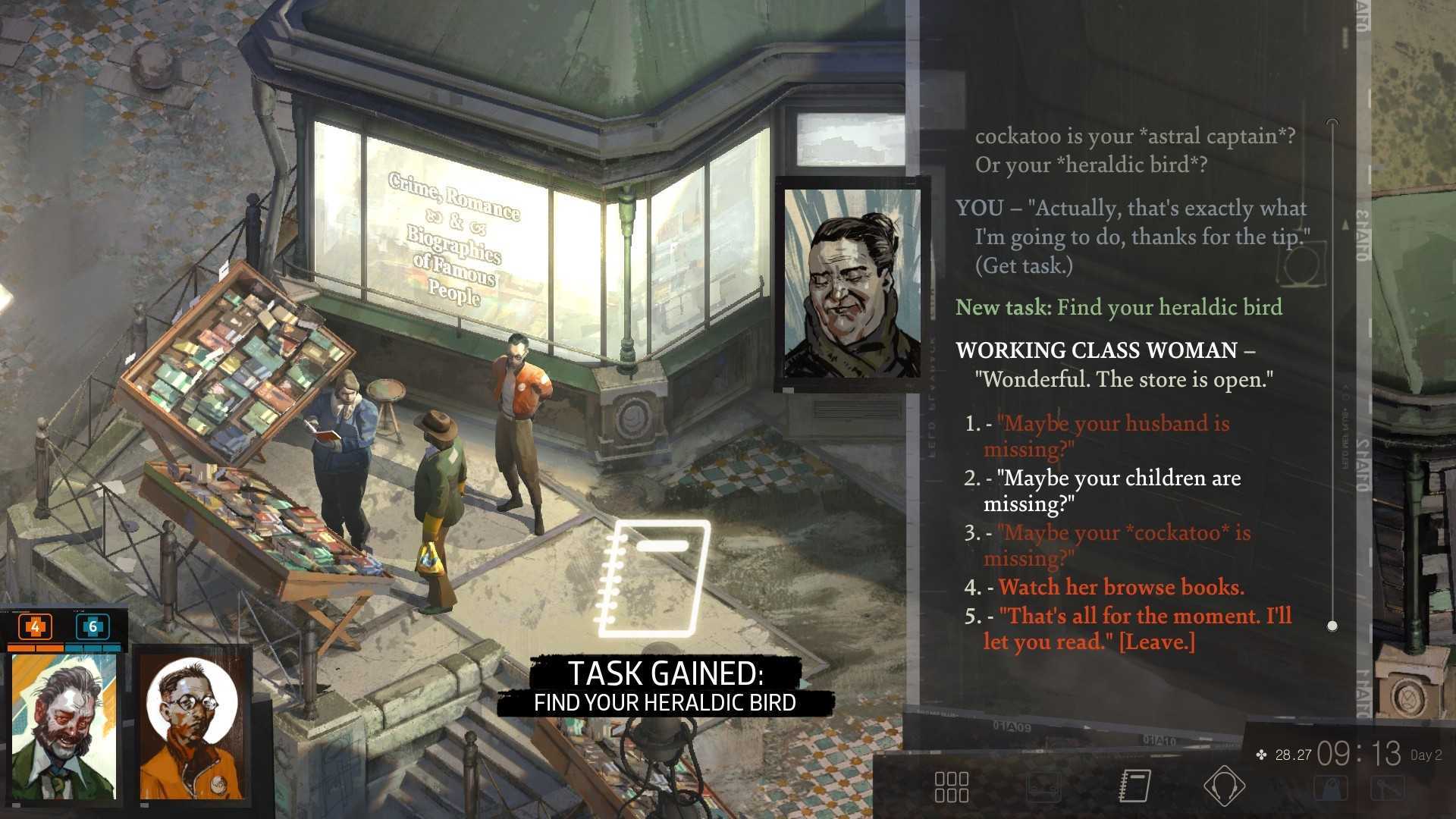Use the orange health heal button
1456x819 pixels.
click(35, 627)
